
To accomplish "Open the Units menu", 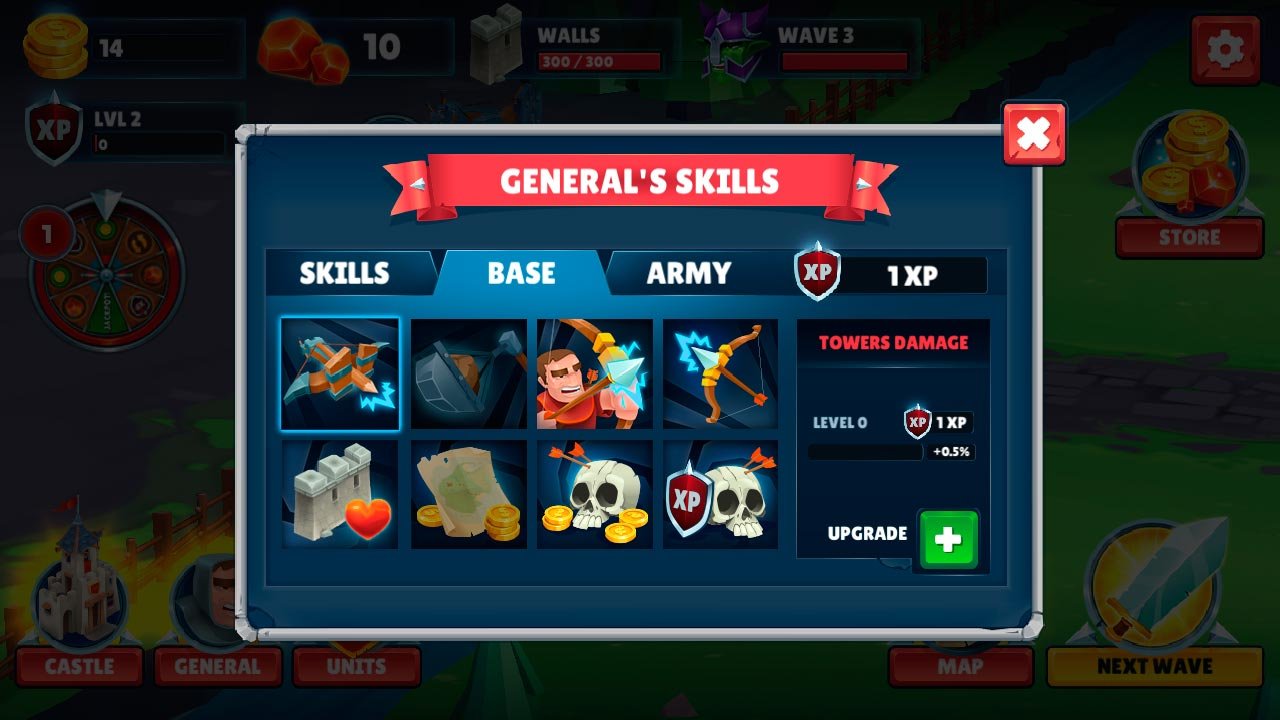I will pyautogui.click(x=356, y=666).
